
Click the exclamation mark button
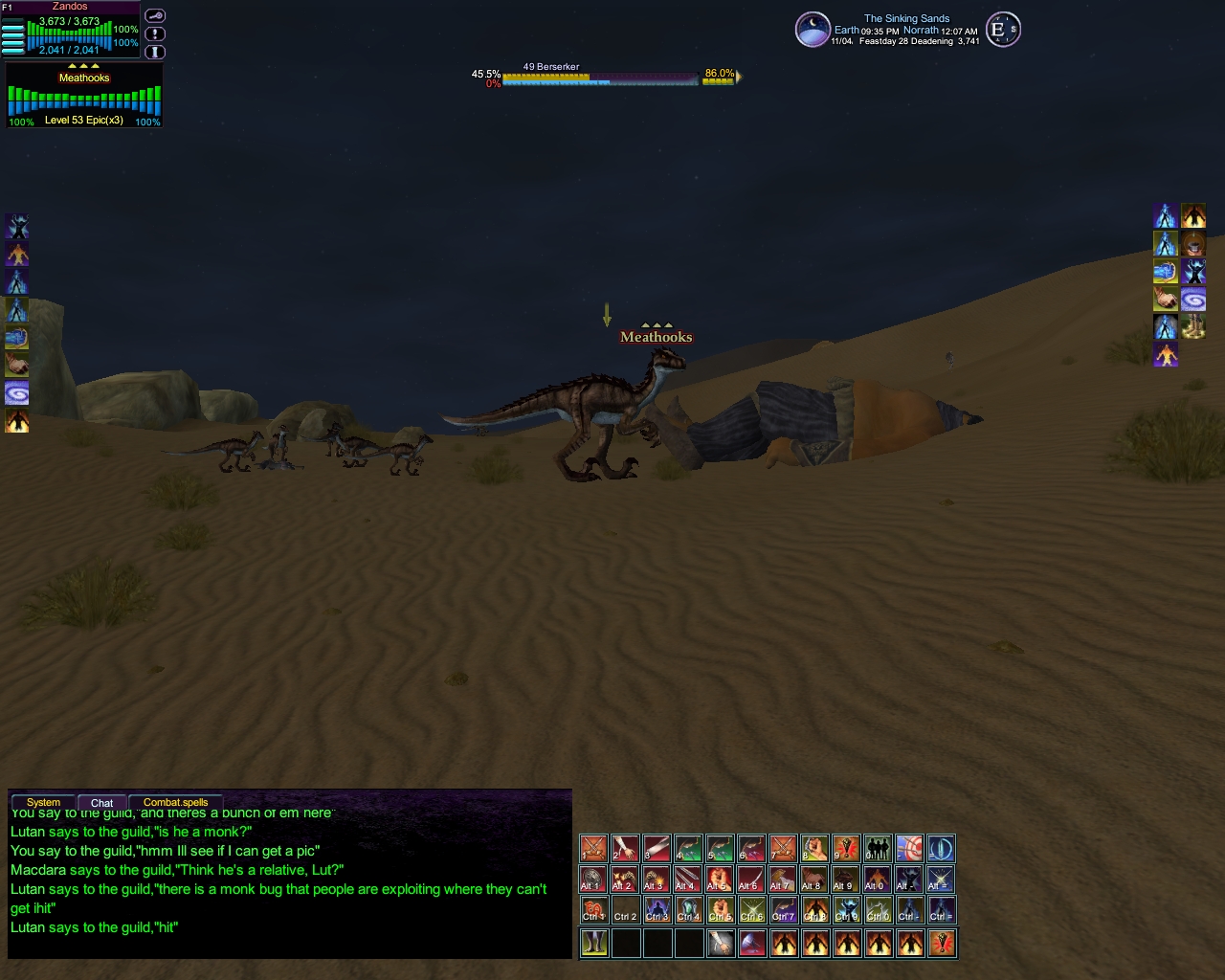[155, 34]
